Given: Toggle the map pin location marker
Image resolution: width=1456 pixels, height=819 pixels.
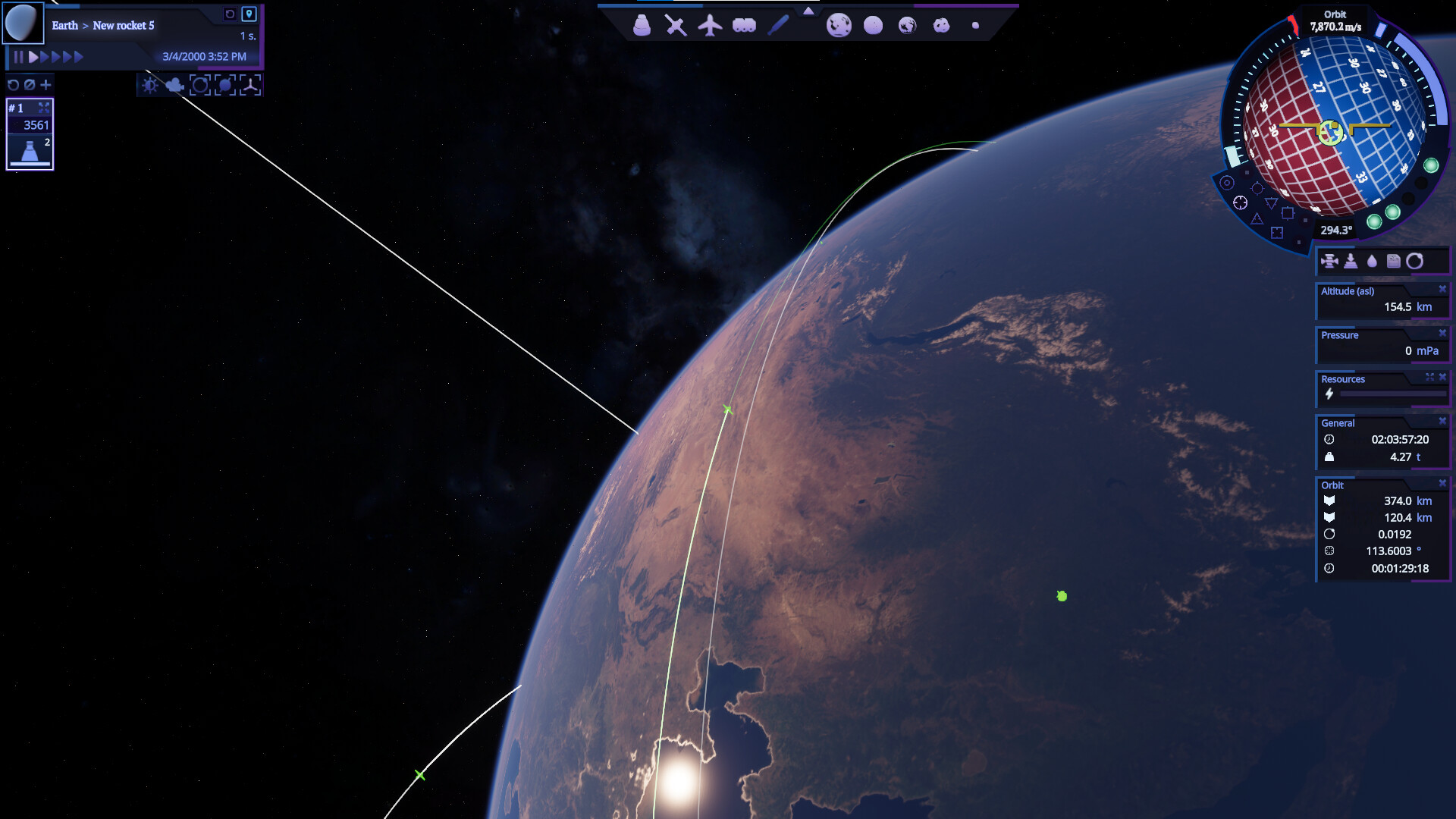Looking at the screenshot, I should tap(249, 14).
